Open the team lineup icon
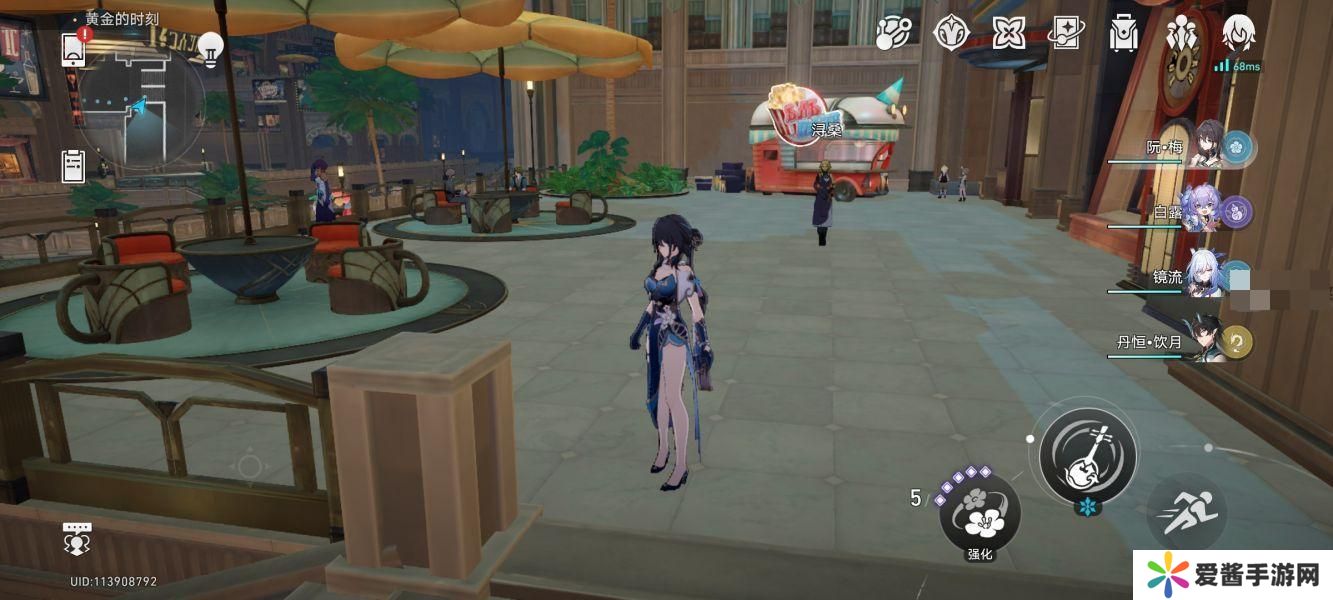 click(1182, 34)
